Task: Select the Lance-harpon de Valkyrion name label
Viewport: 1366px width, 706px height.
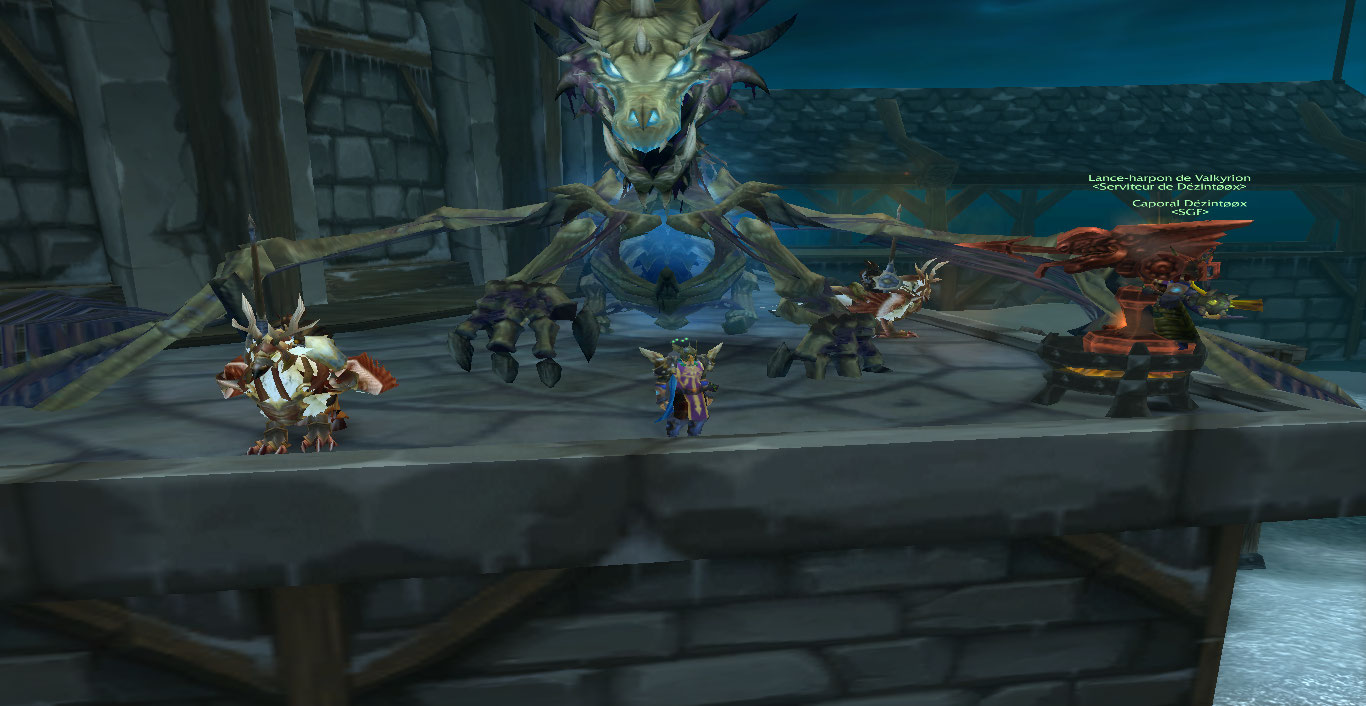Action: pos(1169,178)
